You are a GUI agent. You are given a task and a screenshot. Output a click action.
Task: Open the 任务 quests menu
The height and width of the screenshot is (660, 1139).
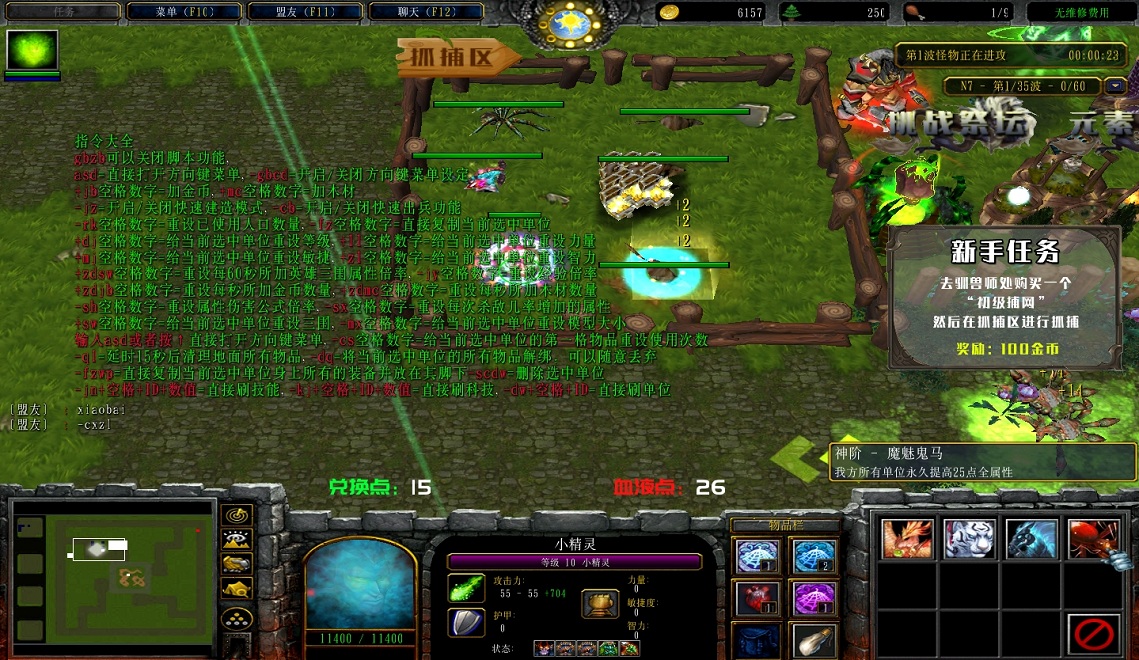point(62,12)
